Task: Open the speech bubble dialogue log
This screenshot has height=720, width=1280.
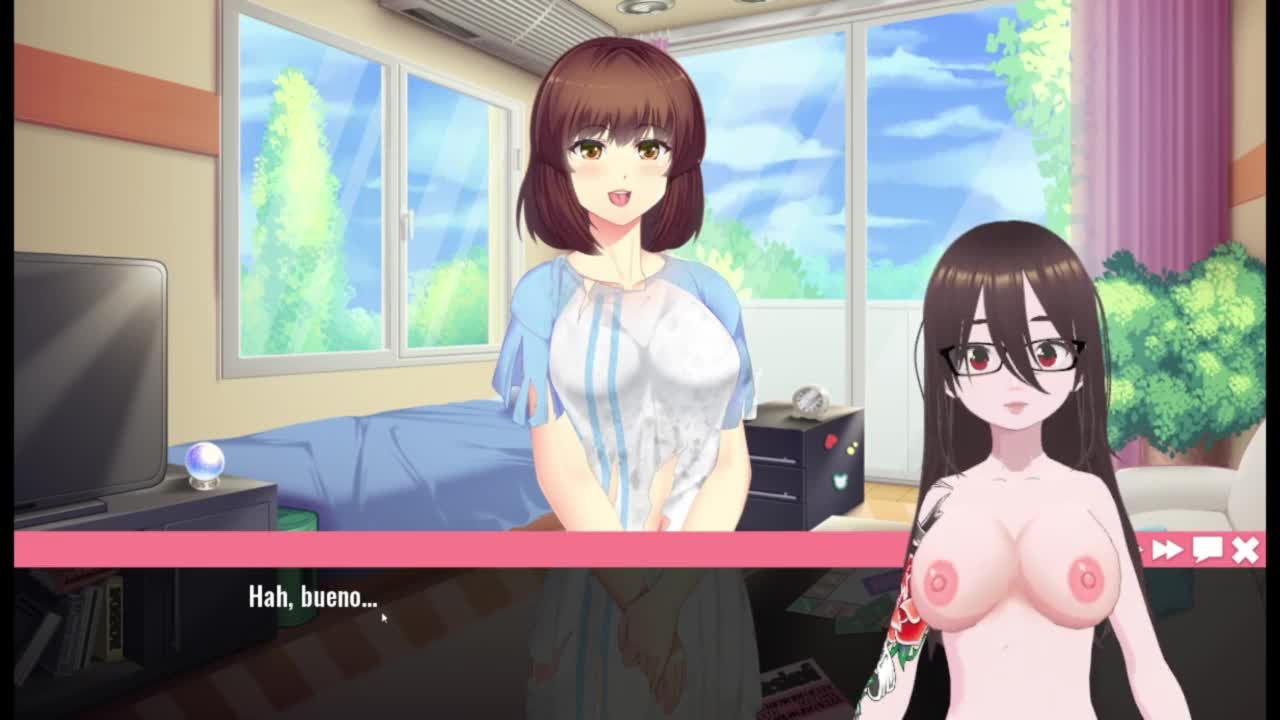Action: (1207, 549)
